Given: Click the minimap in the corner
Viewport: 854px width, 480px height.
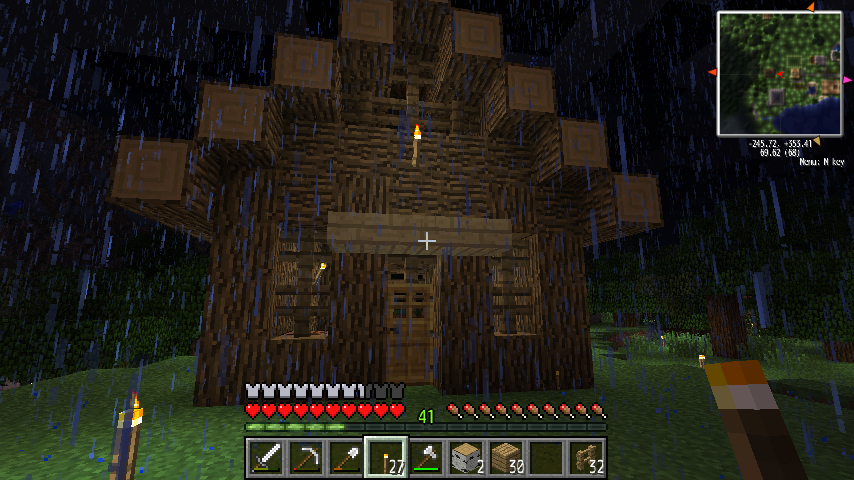Looking at the screenshot, I should coord(779,73).
